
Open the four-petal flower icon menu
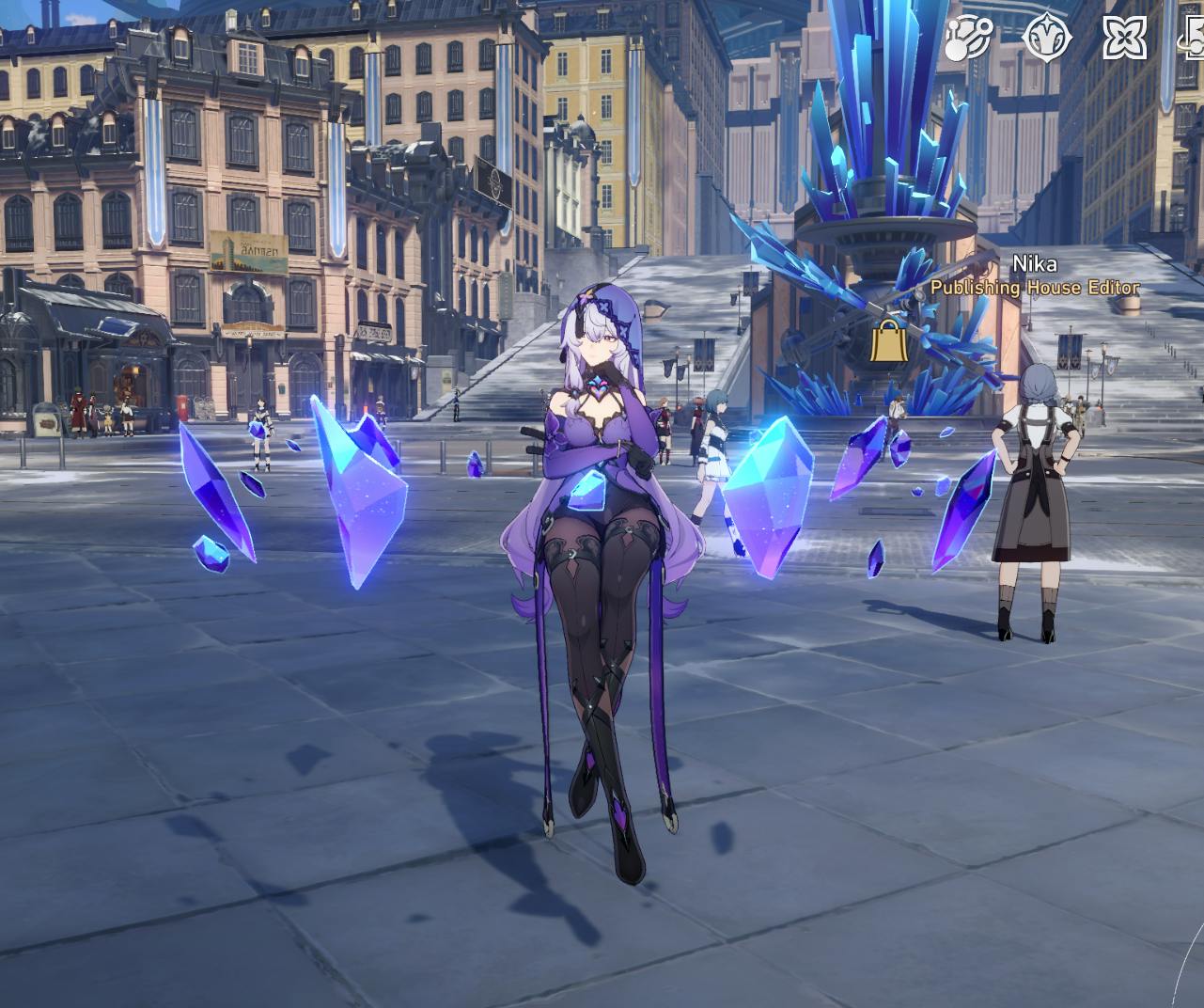tap(1124, 38)
